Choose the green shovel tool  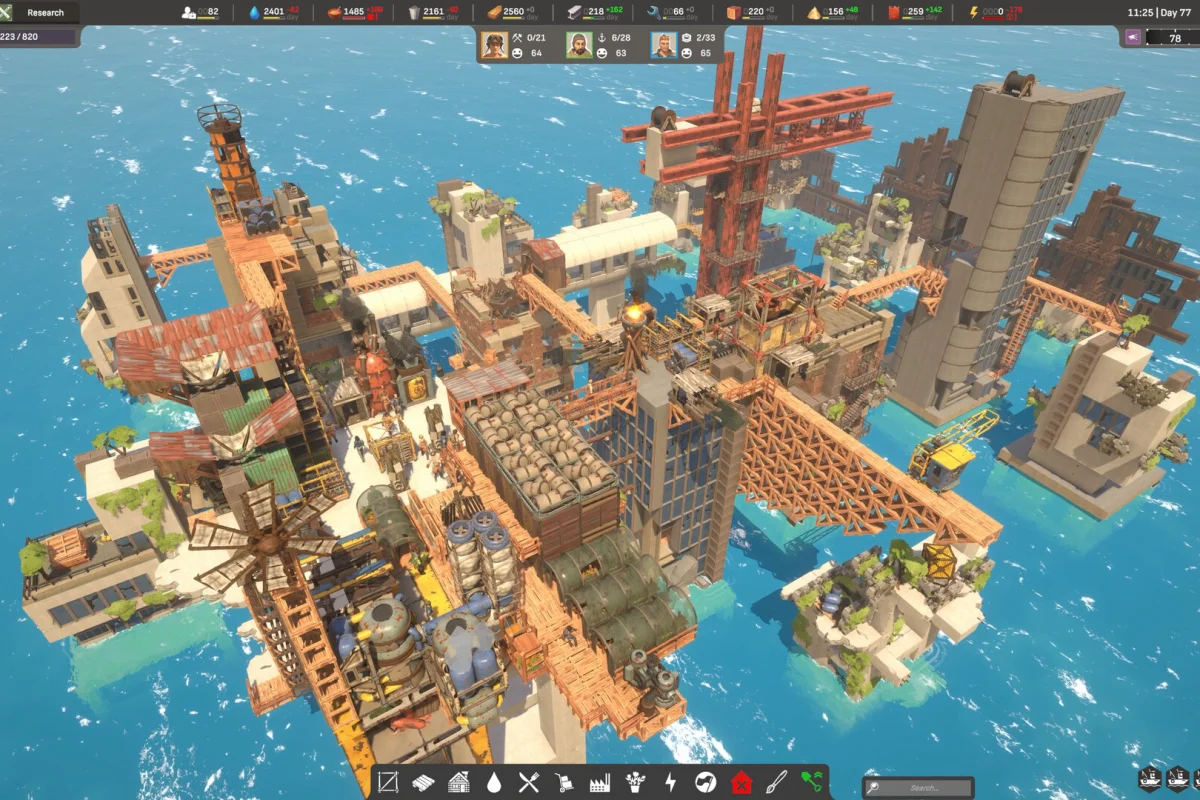(x=811, y=783)
